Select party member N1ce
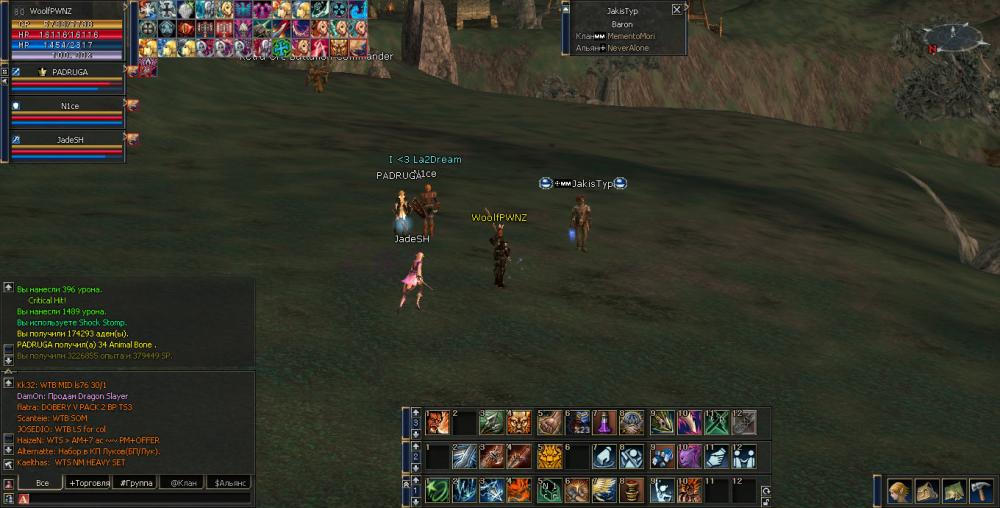1000x508 pixels. 68,104
